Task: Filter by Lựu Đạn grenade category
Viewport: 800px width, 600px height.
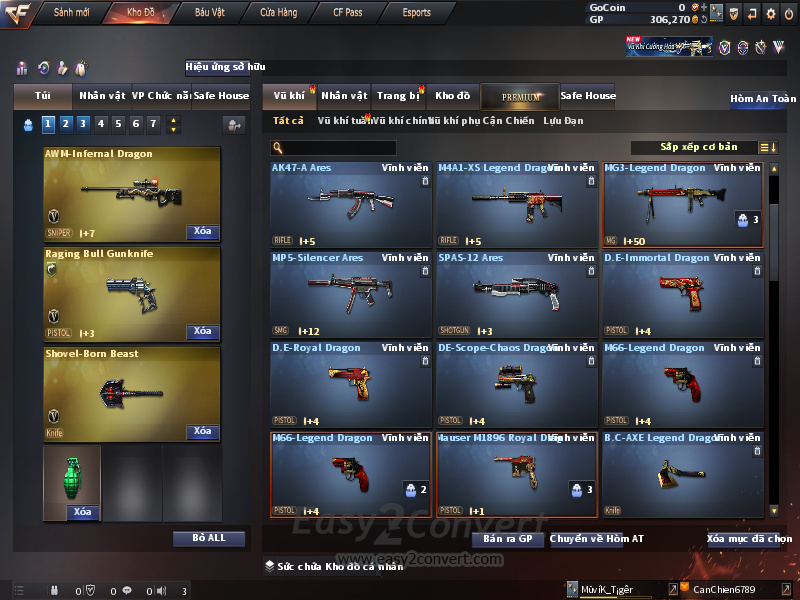Action: point(563,121)
